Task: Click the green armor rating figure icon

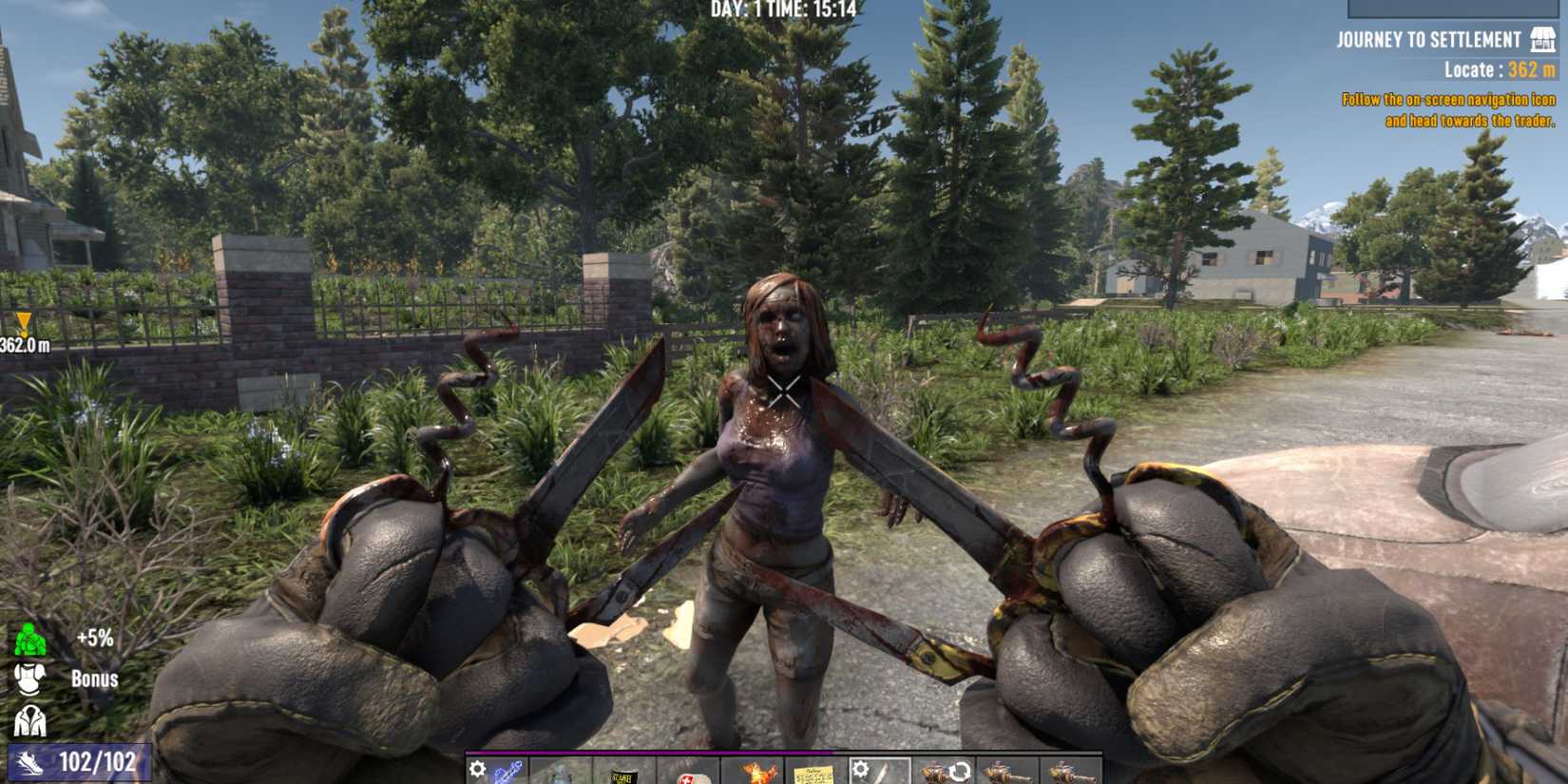Action: click(x=29, y=639)
